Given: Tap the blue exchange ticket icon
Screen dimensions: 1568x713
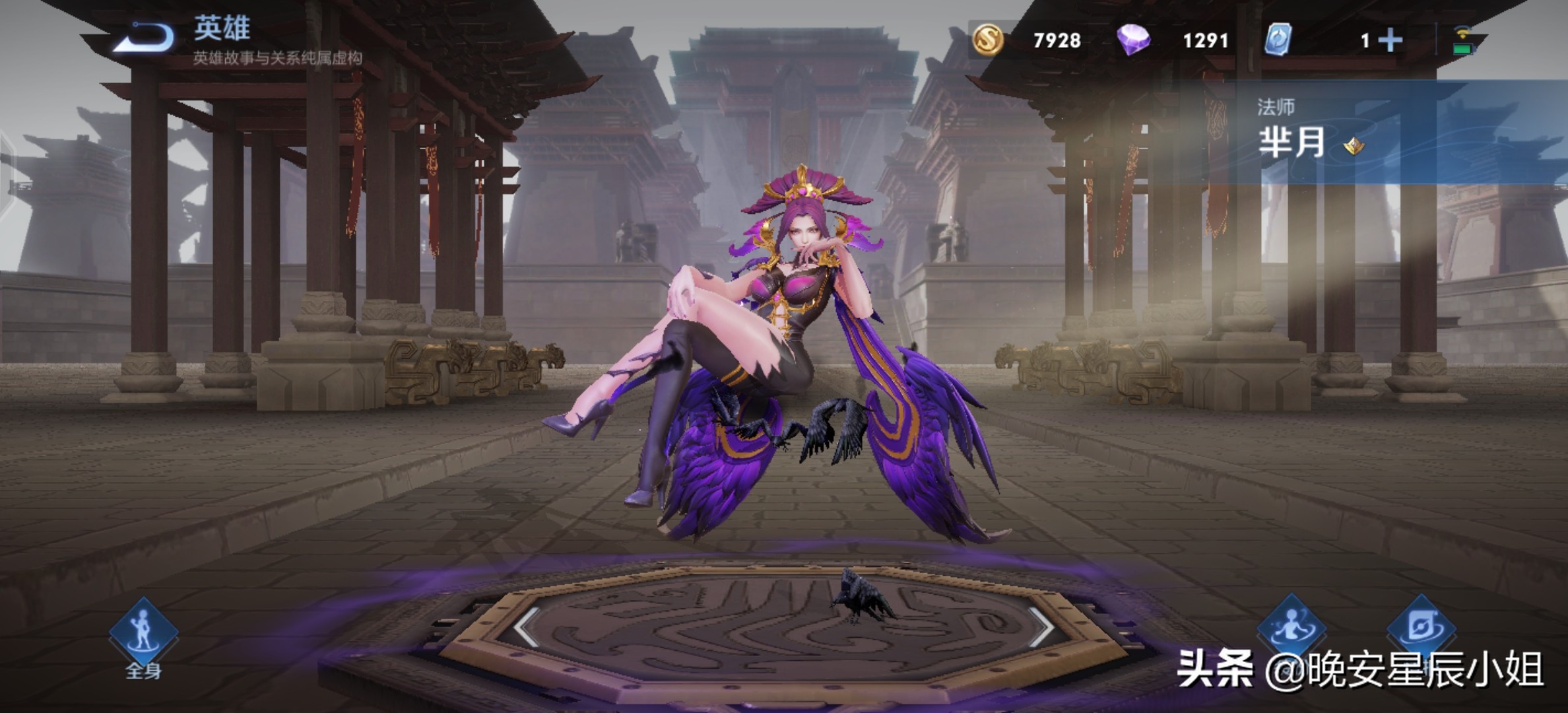Looking at the screenshot, I should 1278,40.
